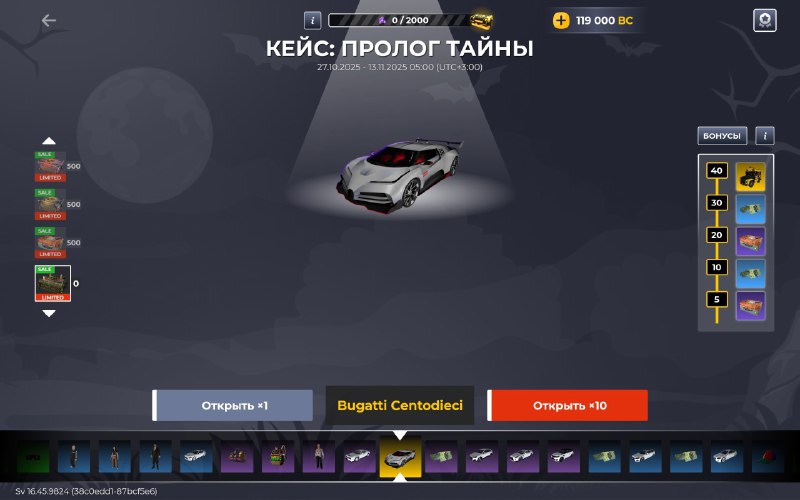View the 20-open bonus reward
Viewport: 800px width, 500px height.
[751, 241]
